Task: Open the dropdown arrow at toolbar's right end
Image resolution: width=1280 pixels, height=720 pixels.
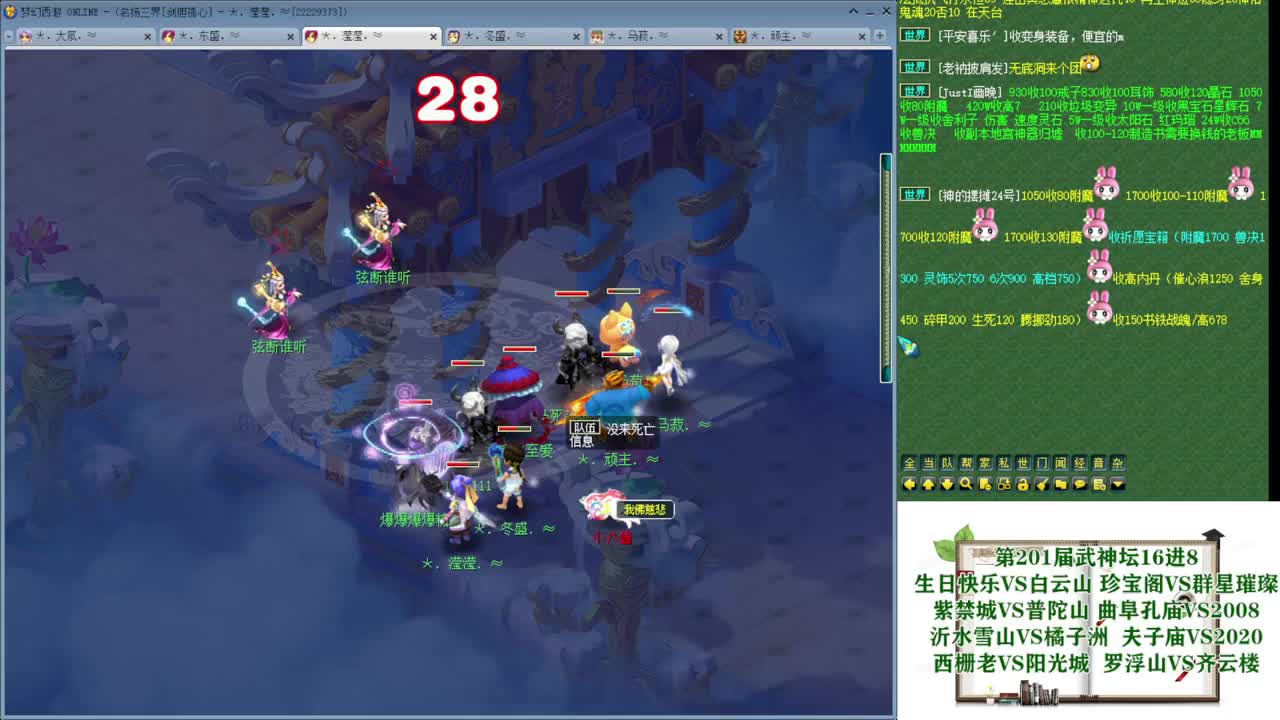Action: point(1118,484)
